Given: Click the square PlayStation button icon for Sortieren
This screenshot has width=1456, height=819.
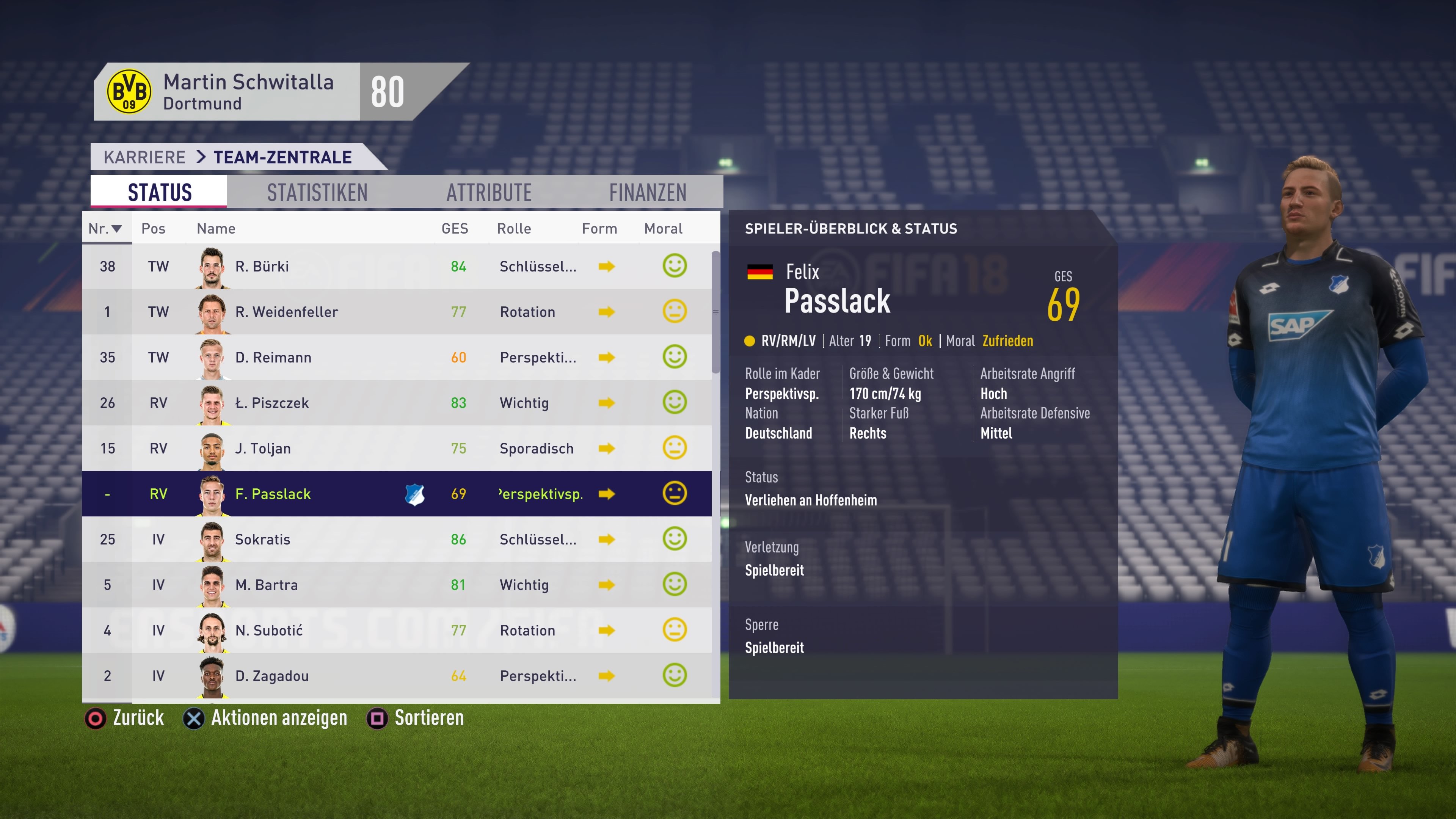Looking at the screenshot, I should [378, 718].
